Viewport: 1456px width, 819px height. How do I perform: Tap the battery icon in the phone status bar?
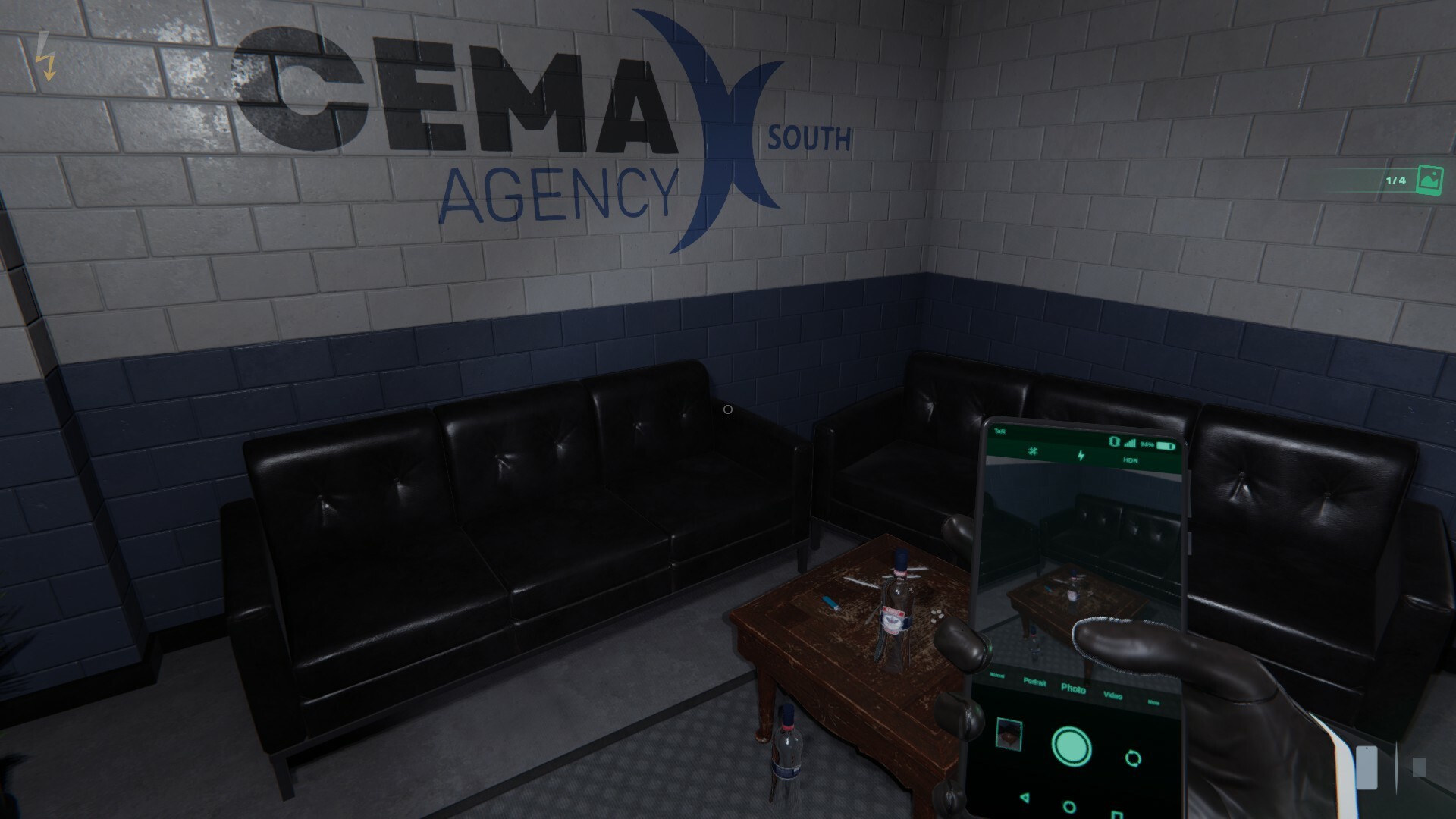pyautogui.click(x=1166, y=444)
